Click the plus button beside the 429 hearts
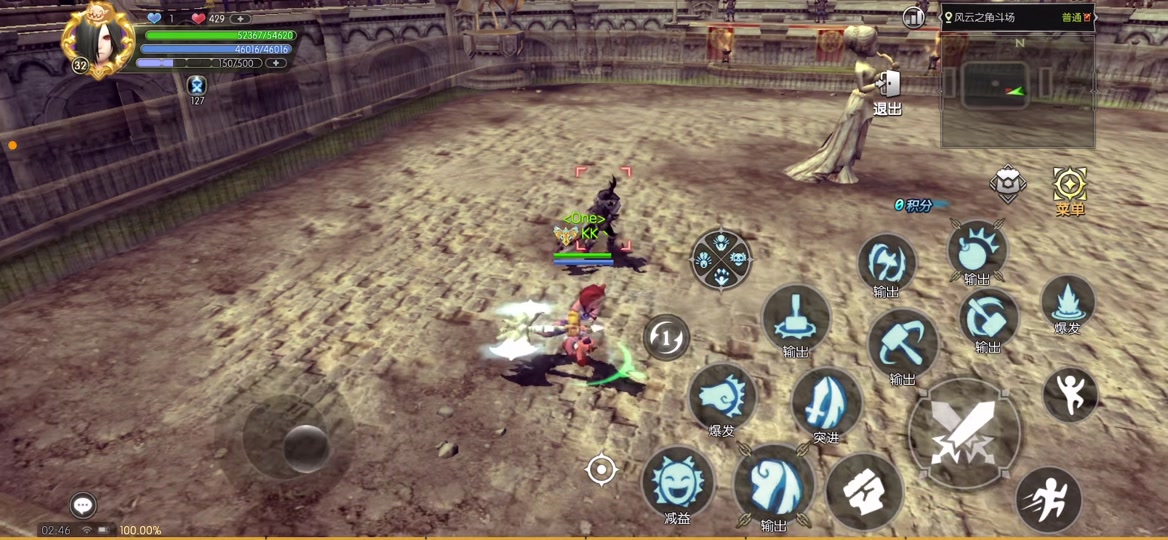The height and width of the screenshot is (540, 1168). [x=240, y=18]
